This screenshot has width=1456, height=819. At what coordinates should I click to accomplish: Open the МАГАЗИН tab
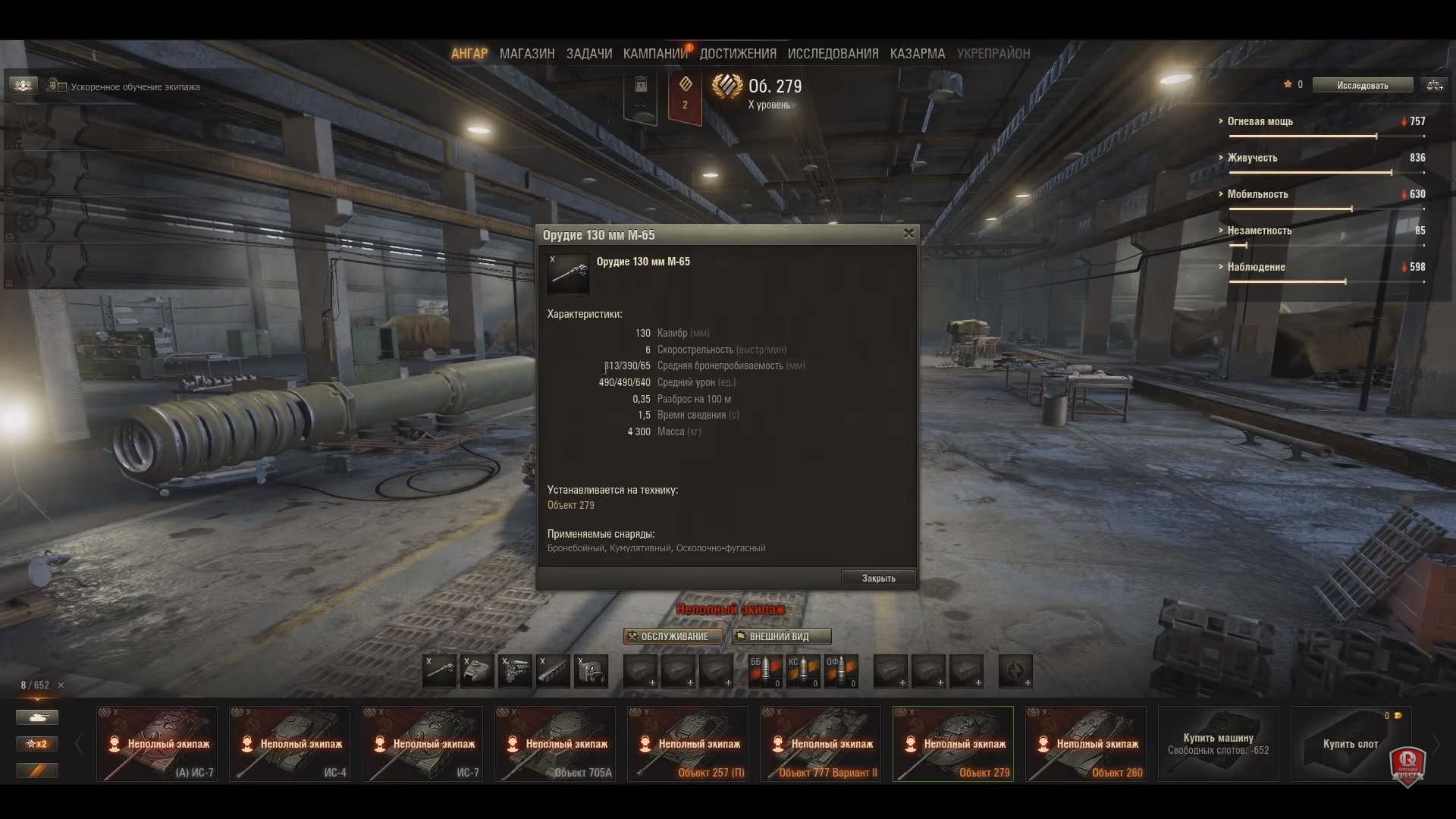527,54
